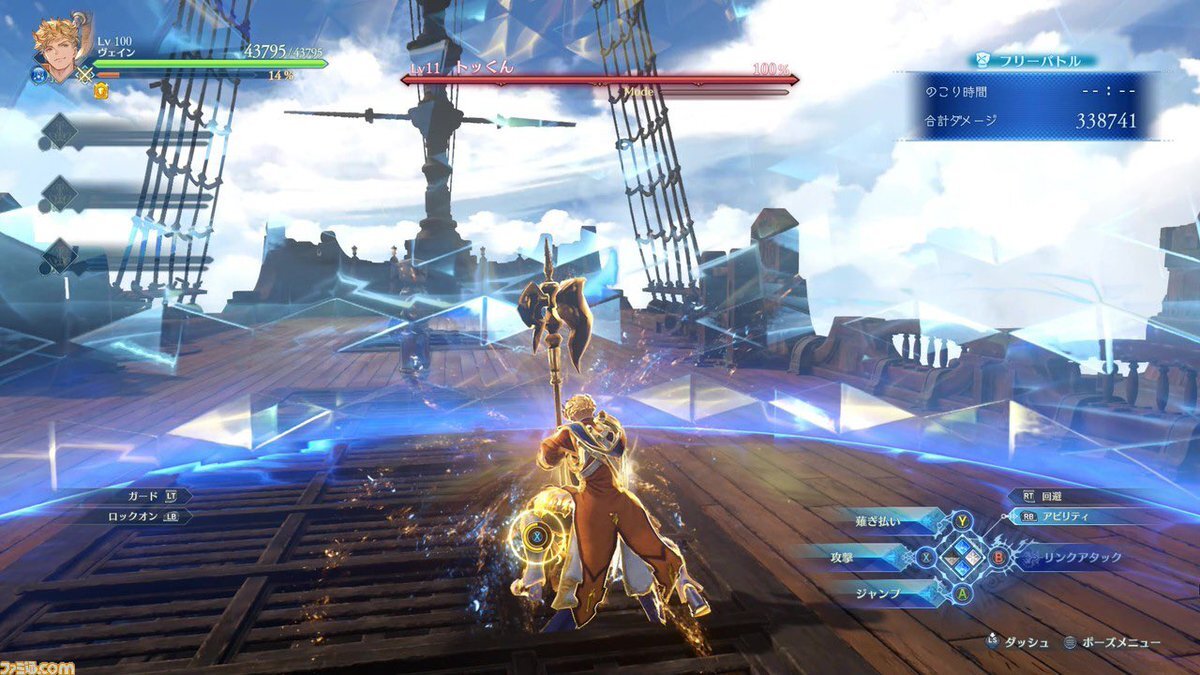
Task: Click the diamond emblem between the action labels
Action: click(961, 556)
